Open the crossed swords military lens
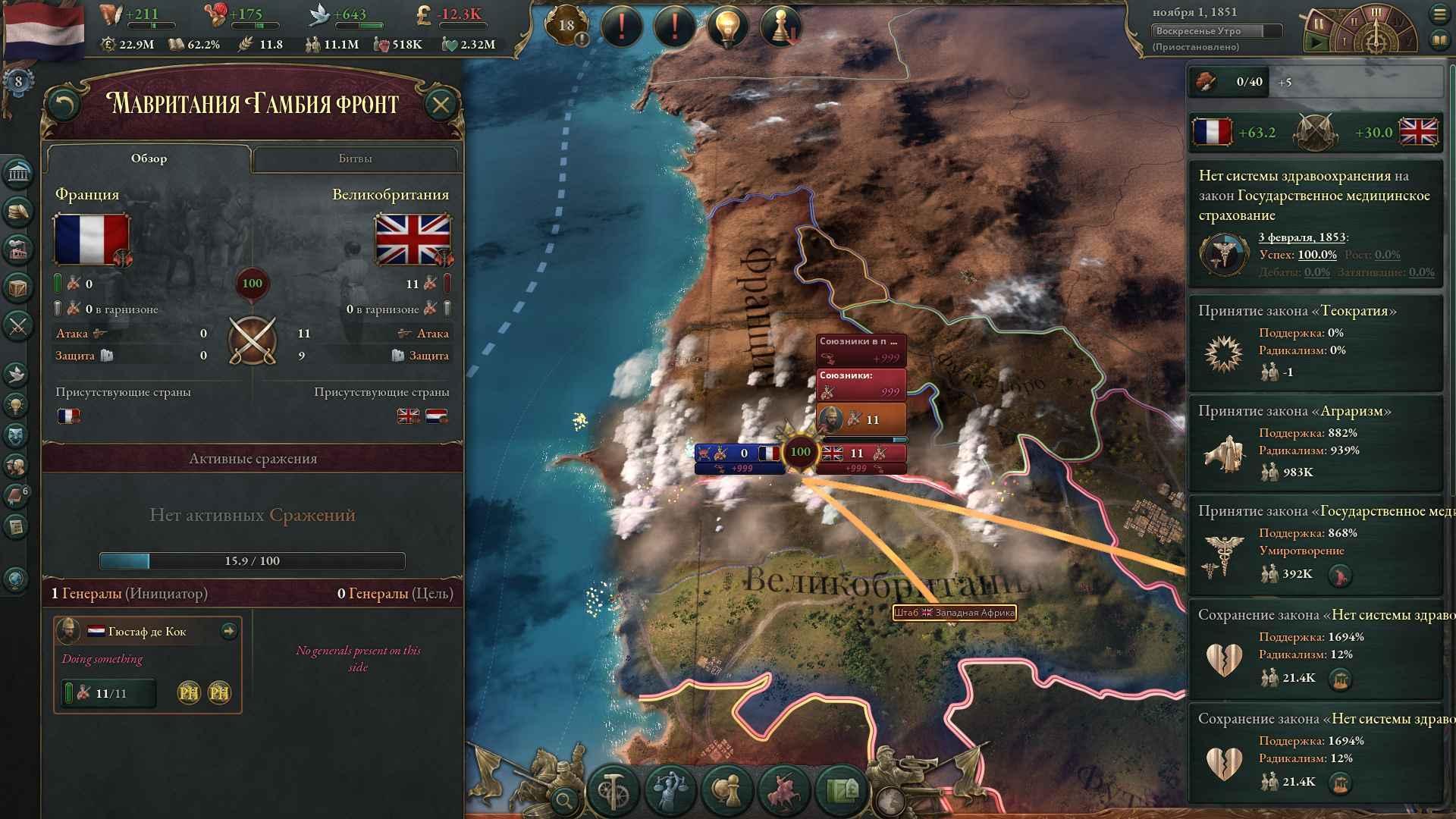The height and width of the screenshot is (819, 1456). pyautogui.click(x=17, y=326)
